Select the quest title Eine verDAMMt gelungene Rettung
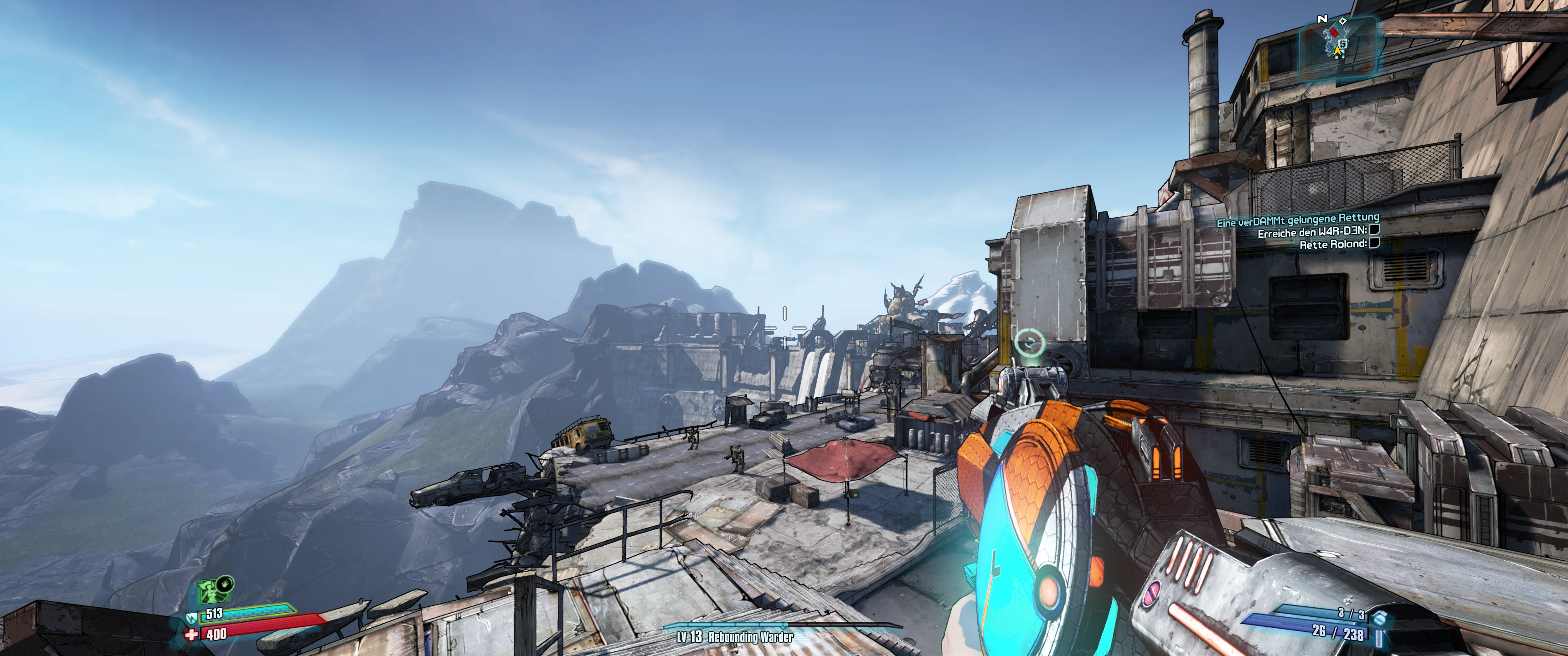Viewport: 1568px width, 656px height. tap(1298, 220)
